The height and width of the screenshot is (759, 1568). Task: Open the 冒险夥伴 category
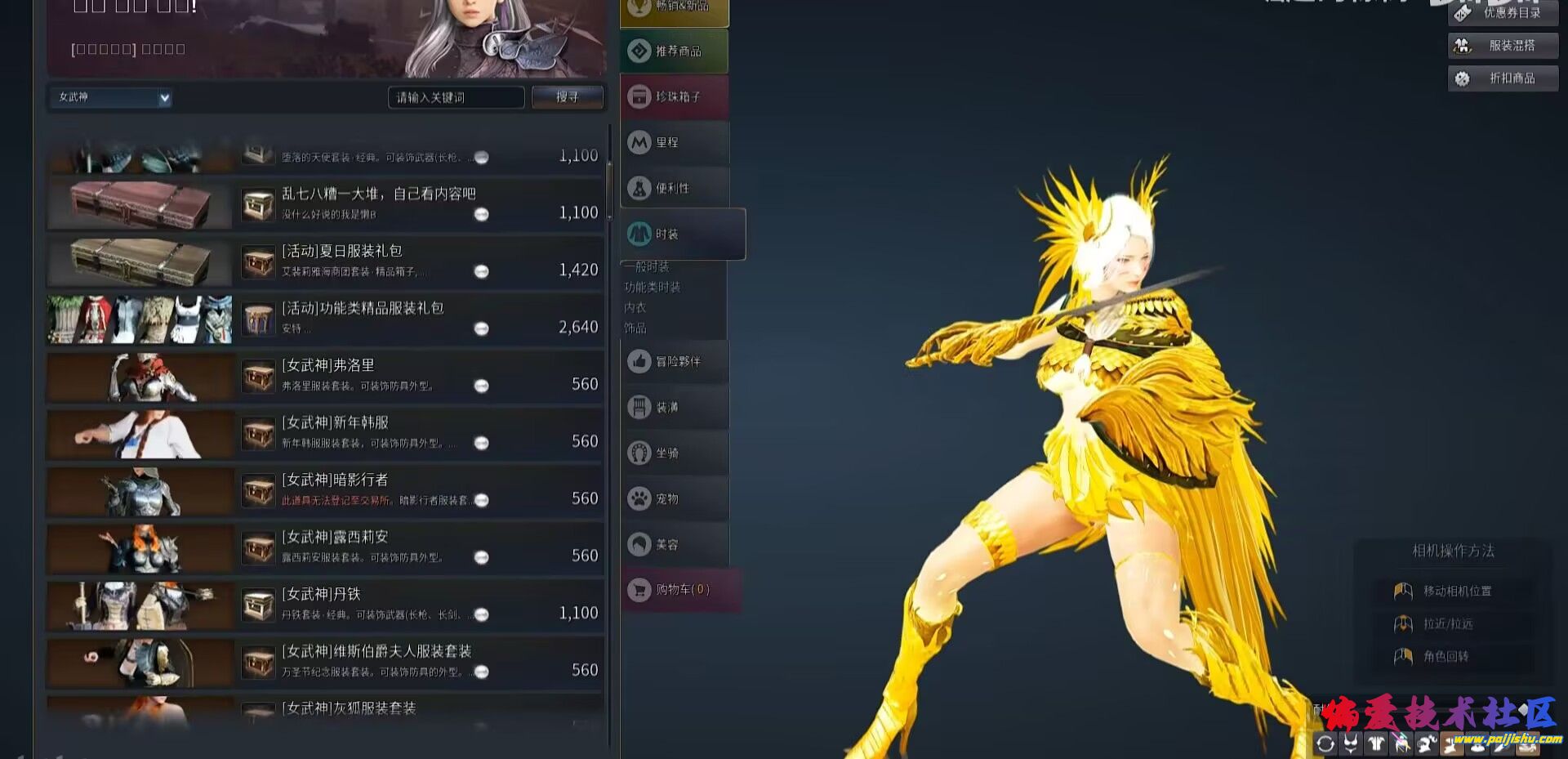pyautogui.click(x=675, y=361)
